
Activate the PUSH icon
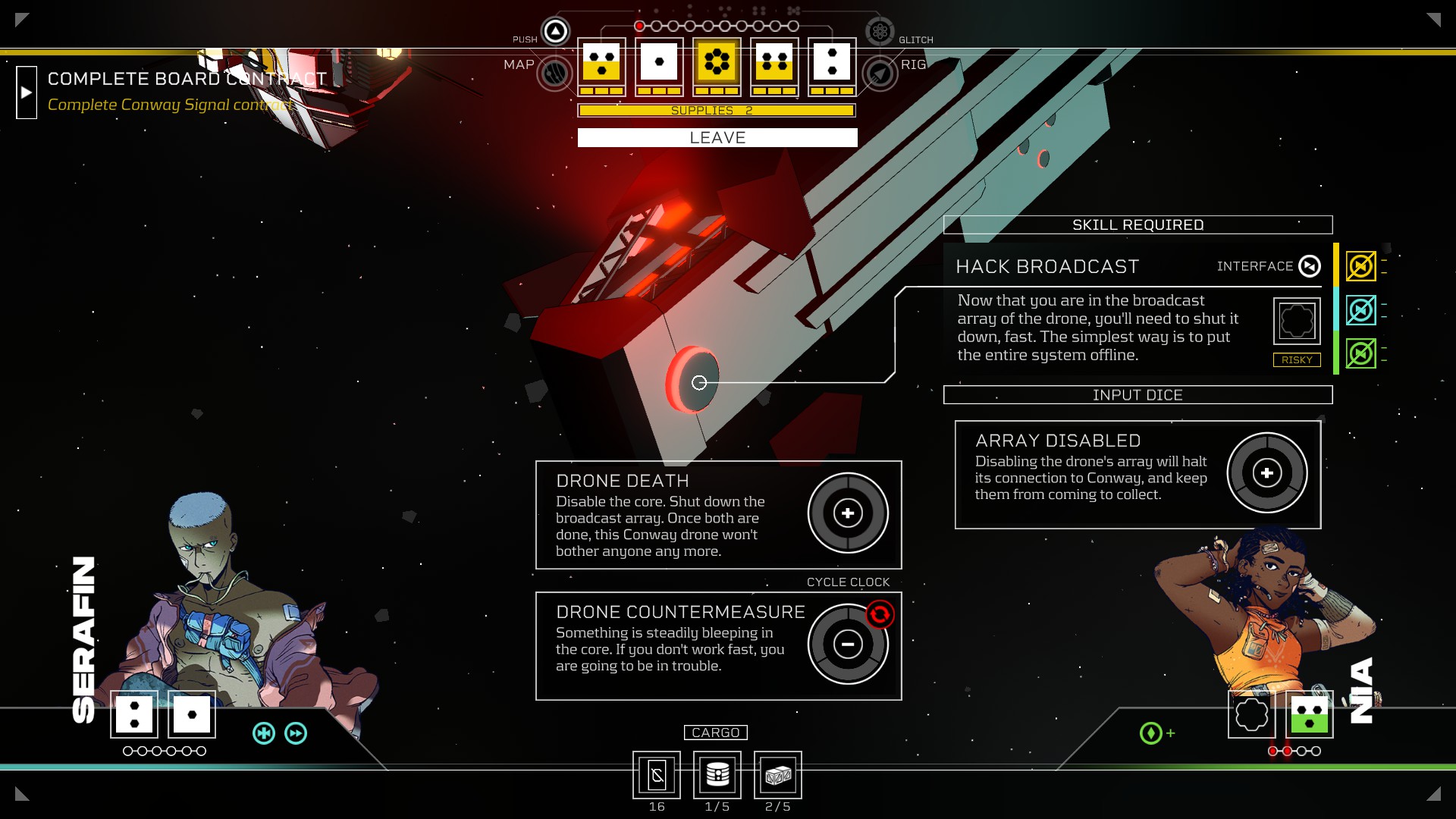(x=555, y=32)
